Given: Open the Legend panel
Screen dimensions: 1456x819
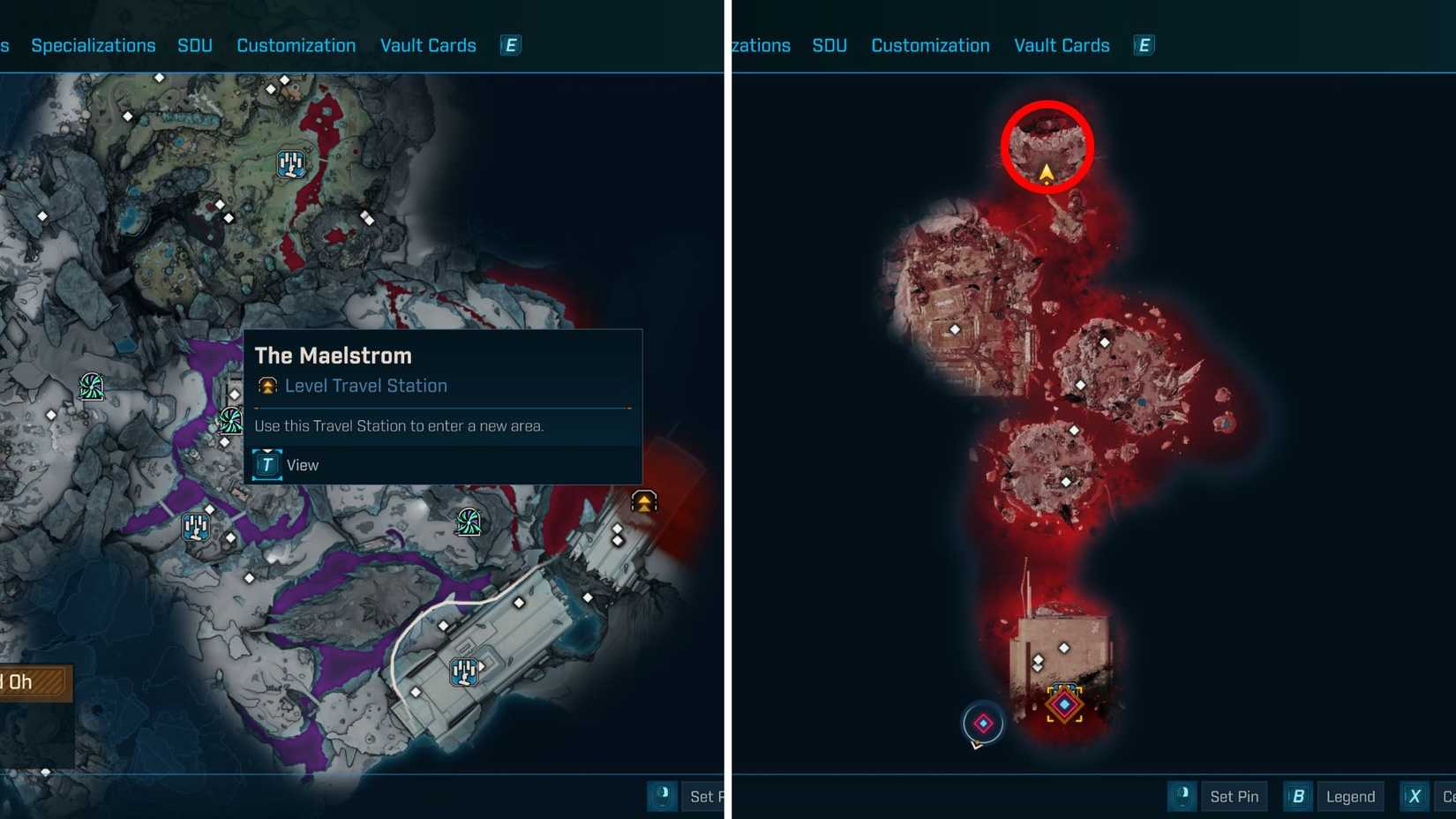Looking at the screenshot, I should (x=1350, y=796).
